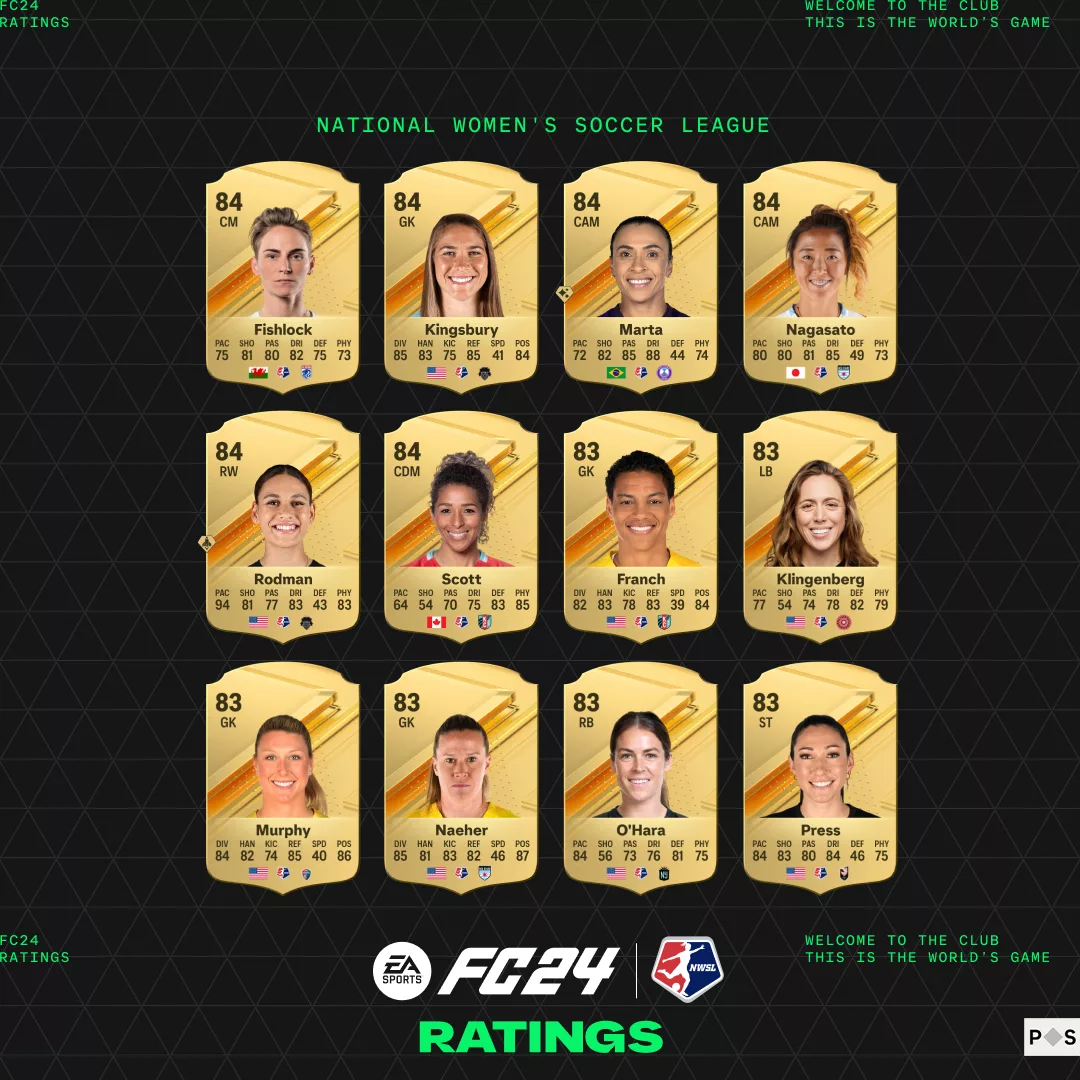Screen dimensions: 1080x1080
Task: Choose the Naeher goalkeeper card
Action: (461, 776)
